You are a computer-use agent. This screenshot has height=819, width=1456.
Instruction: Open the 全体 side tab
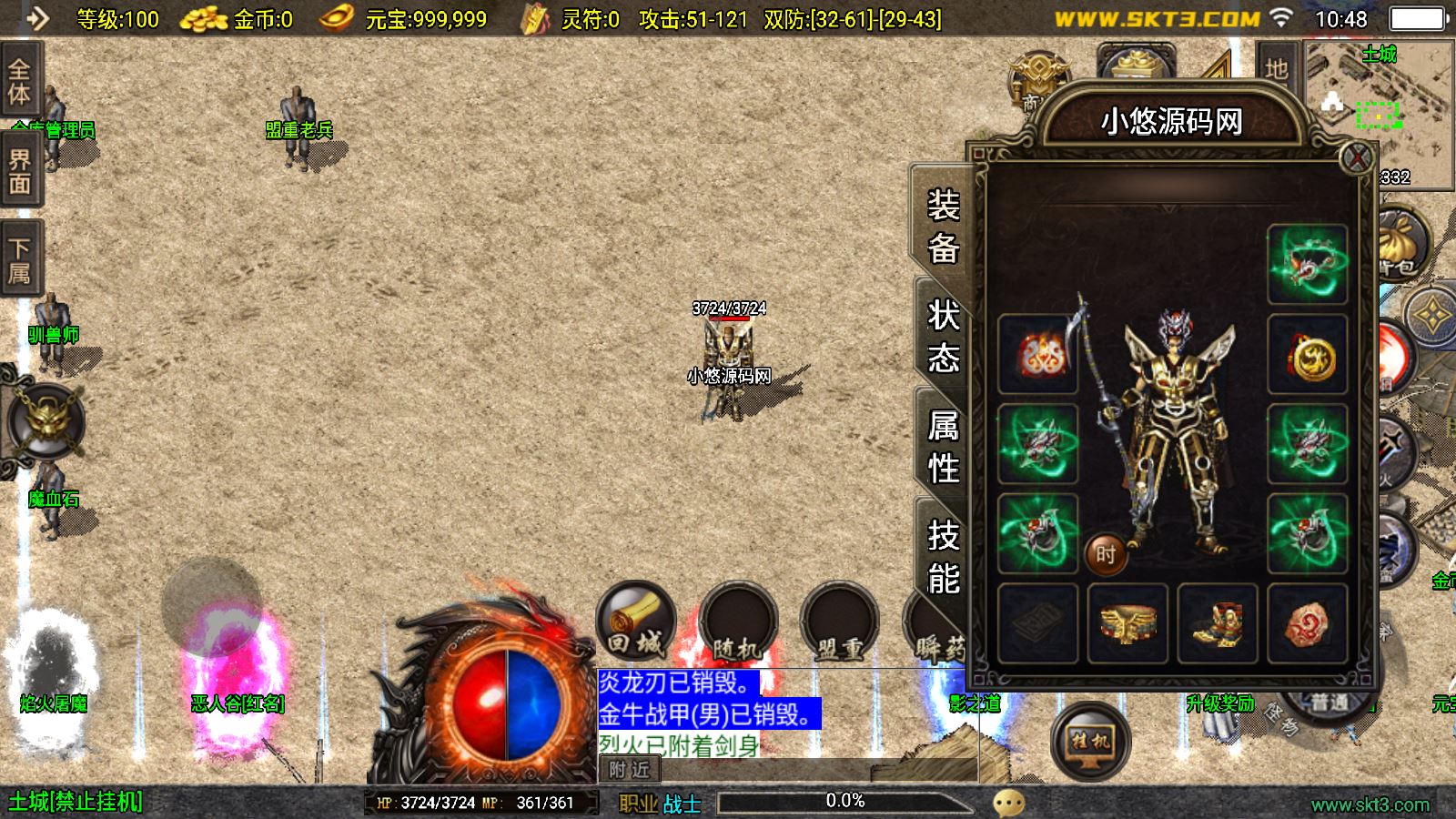click(20, 82)
